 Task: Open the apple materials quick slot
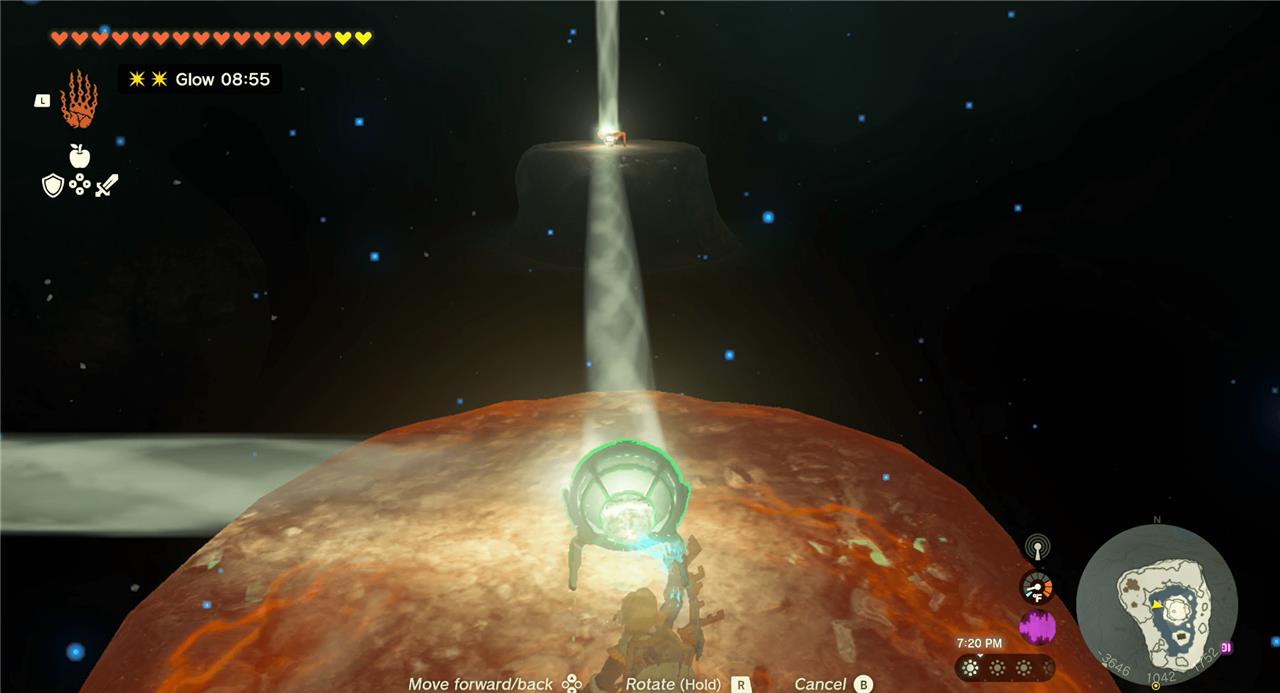[79, 155]
